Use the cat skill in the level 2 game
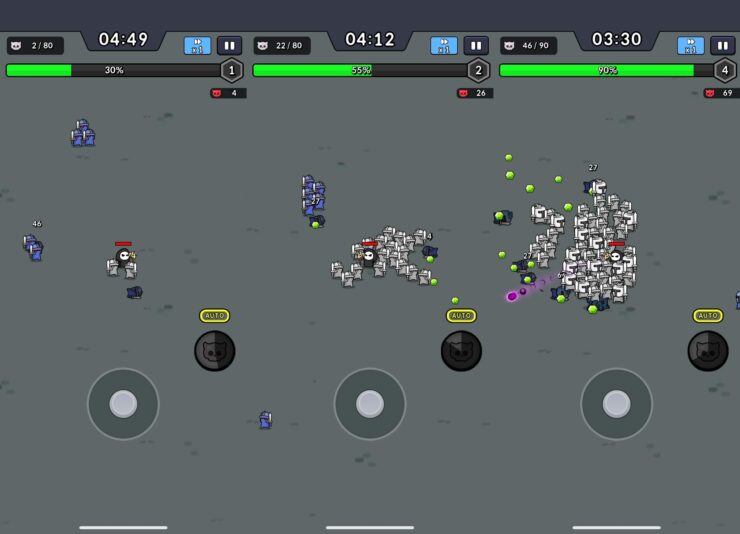 [x=461, y=351]
